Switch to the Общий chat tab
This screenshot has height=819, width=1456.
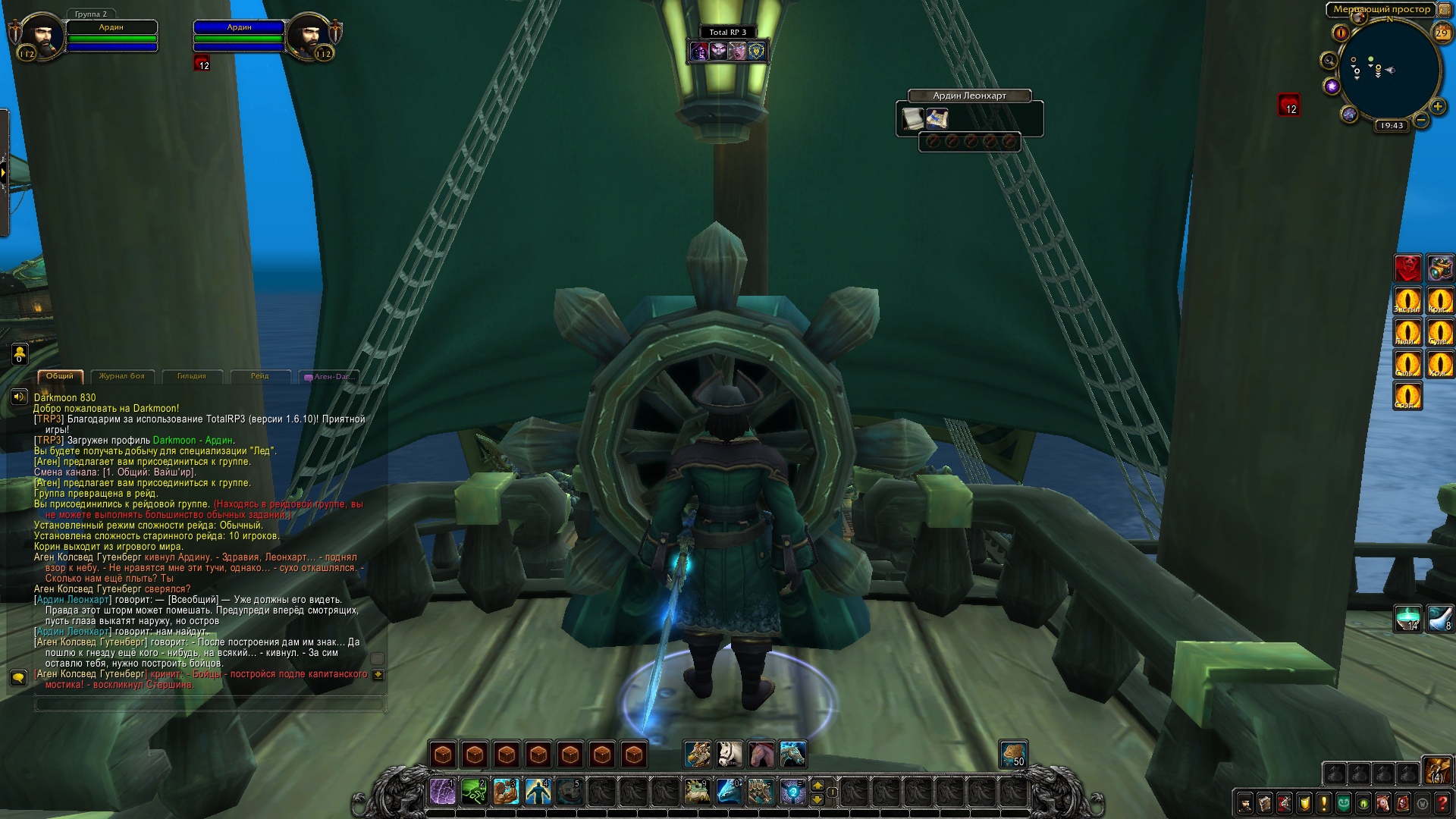click(x=60, y=376)
